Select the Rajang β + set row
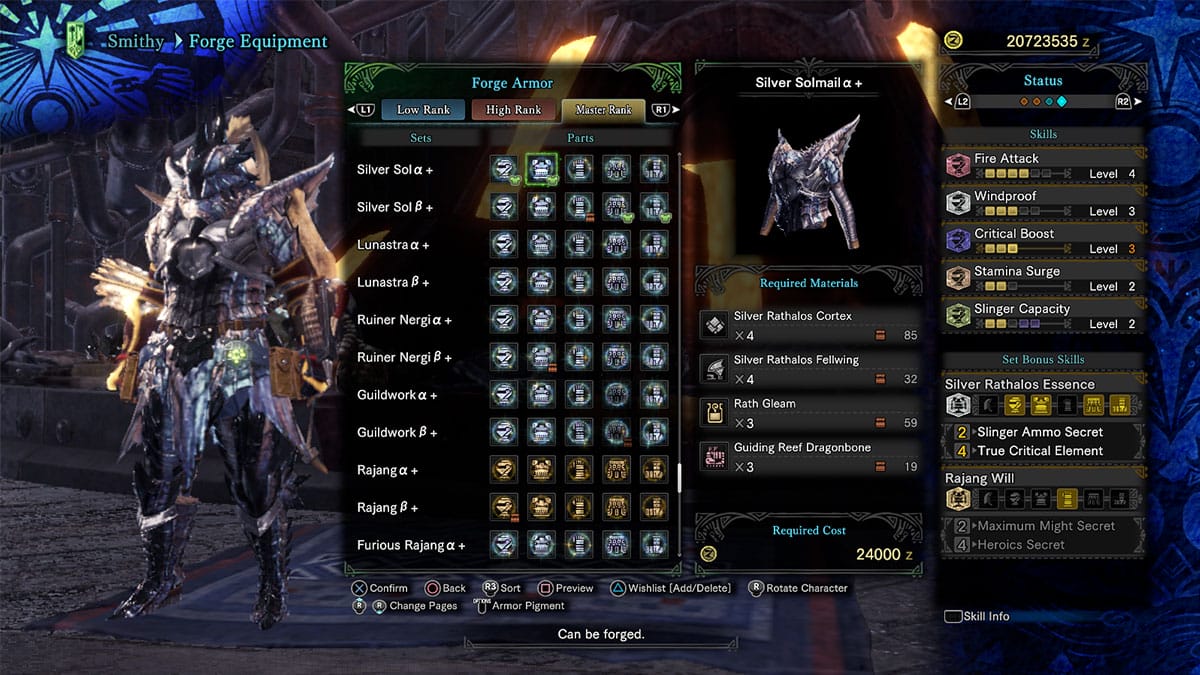The width and height of the screenshot is (1200, 675). pos(387,508)
